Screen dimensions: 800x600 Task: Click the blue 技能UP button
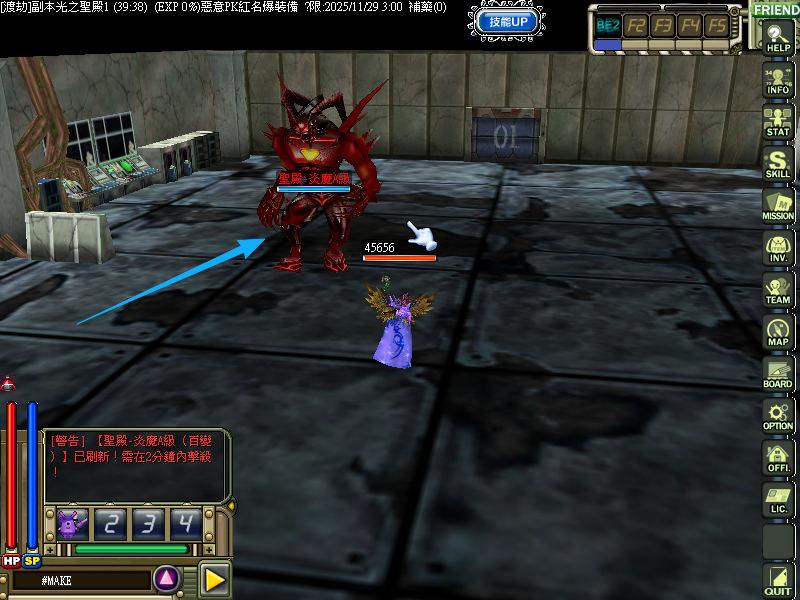(x=509, y=21)
